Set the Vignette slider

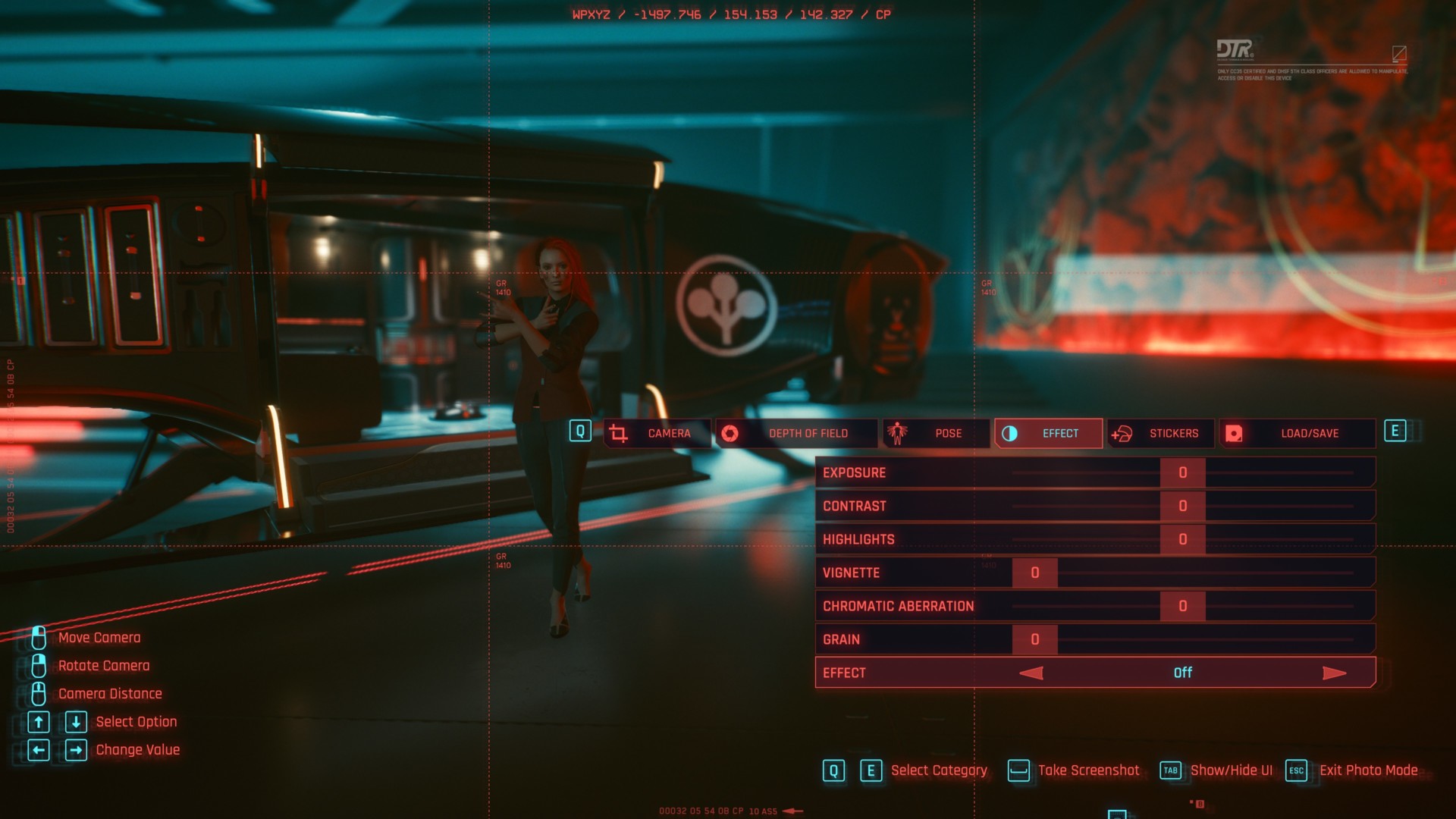coord(1035,573)
